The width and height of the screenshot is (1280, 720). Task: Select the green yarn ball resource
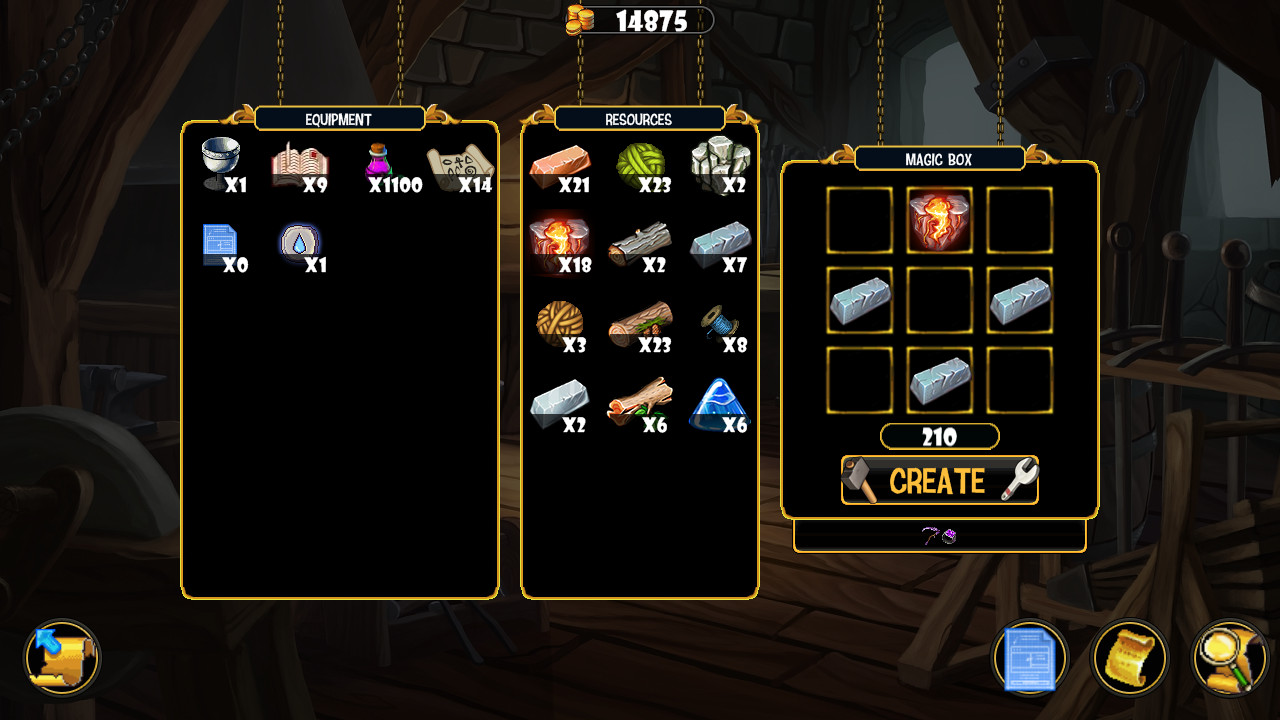[x=641, y=162]
